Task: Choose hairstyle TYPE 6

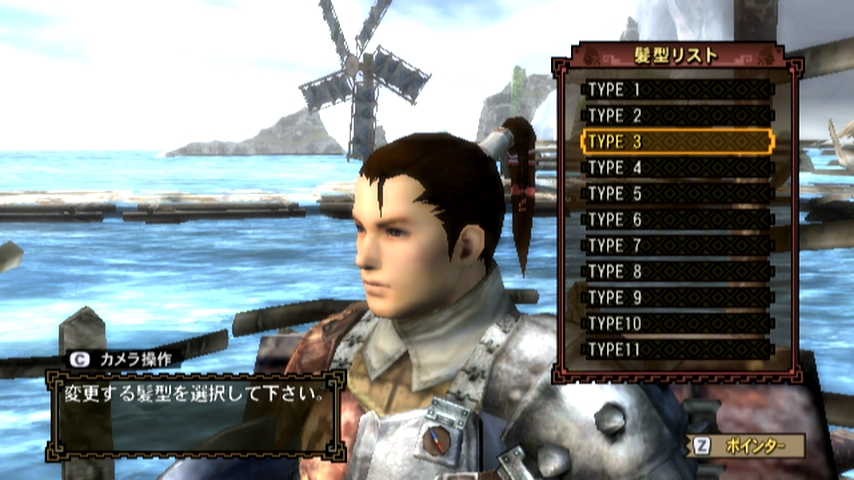Action: tap(677, 219)
